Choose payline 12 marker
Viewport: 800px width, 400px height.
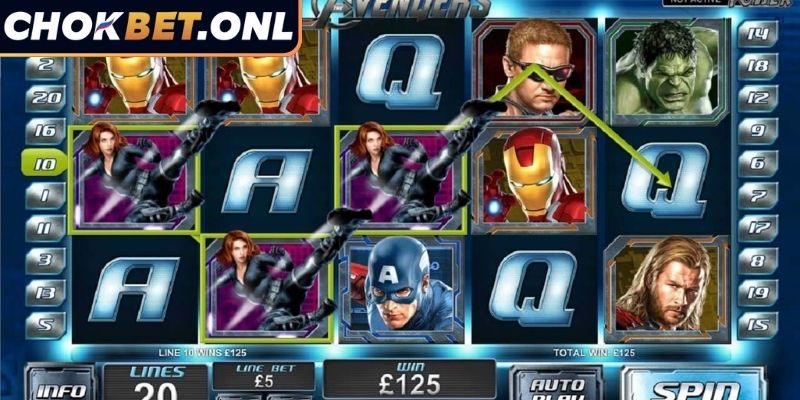click(757, 99)
